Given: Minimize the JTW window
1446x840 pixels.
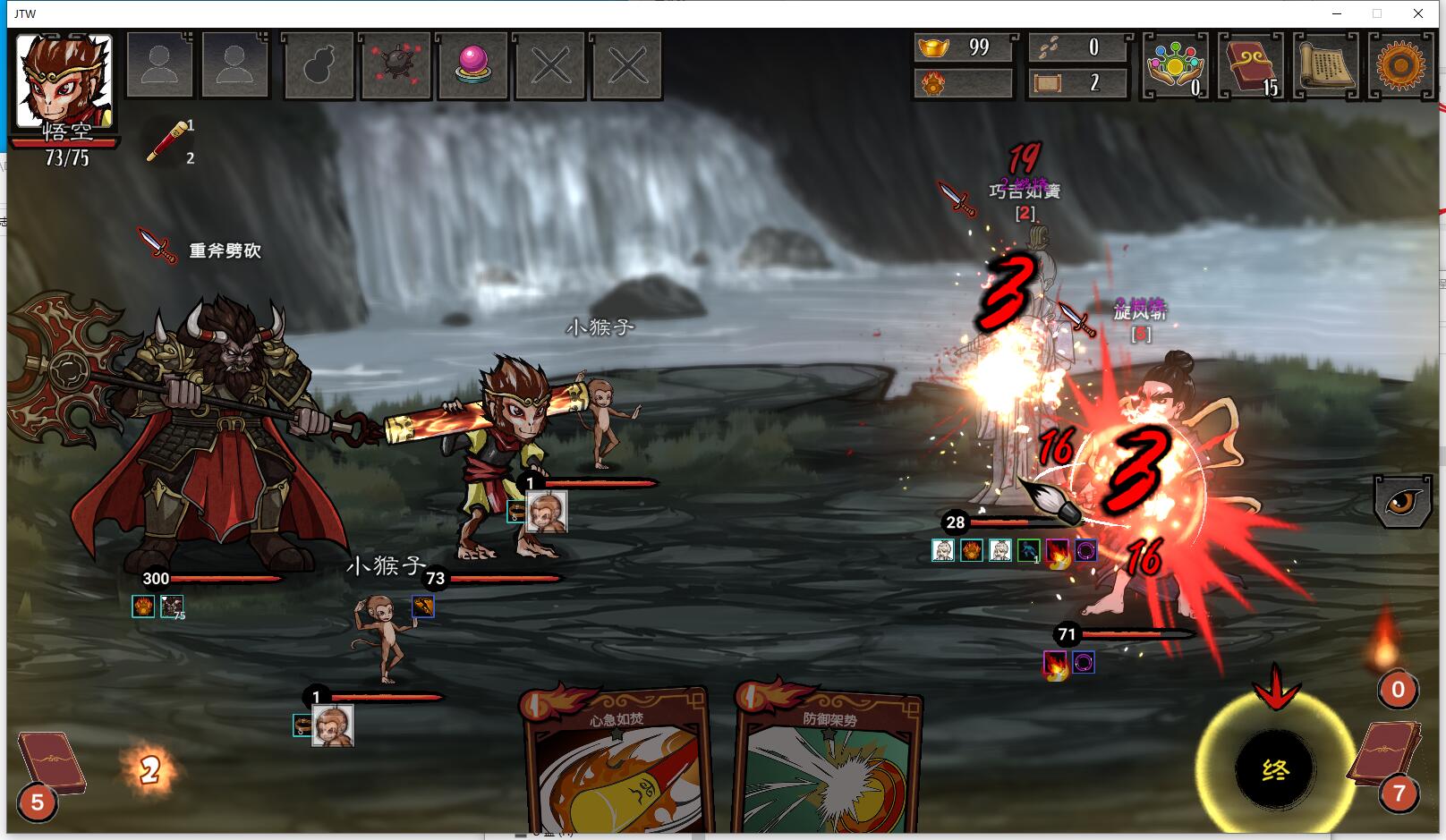Looking at the screenshot, I should (1337, 13).
